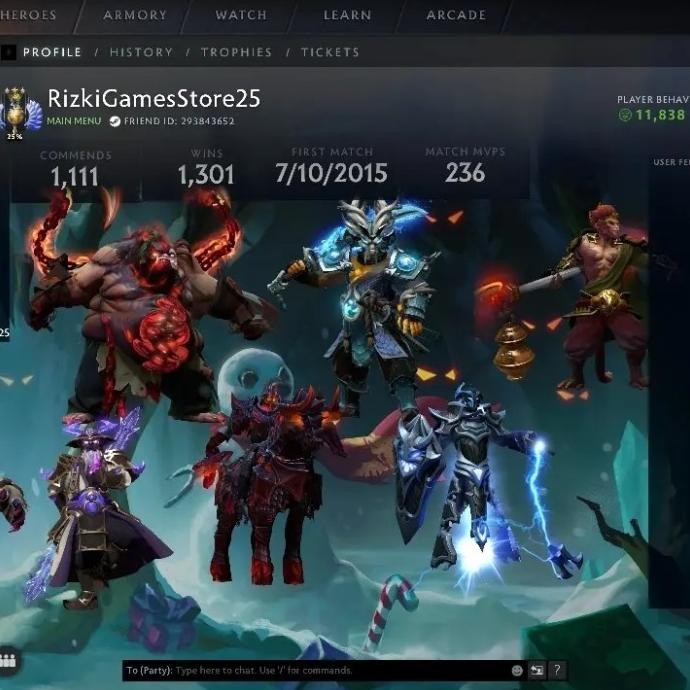This screenshot has height=690, width=690.
Task: Click the profile badge icon beside the player name
Action: (x=16, y=110)
